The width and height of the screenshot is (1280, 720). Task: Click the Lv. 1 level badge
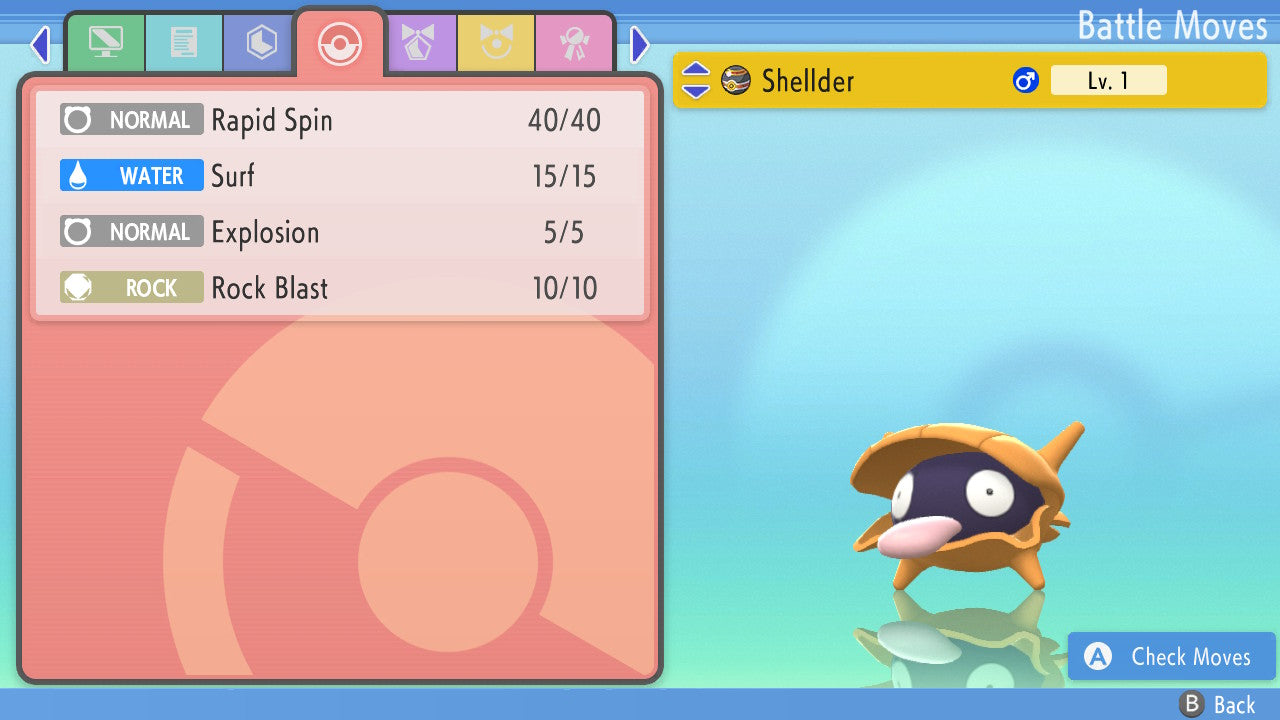tap(1108, 80)
